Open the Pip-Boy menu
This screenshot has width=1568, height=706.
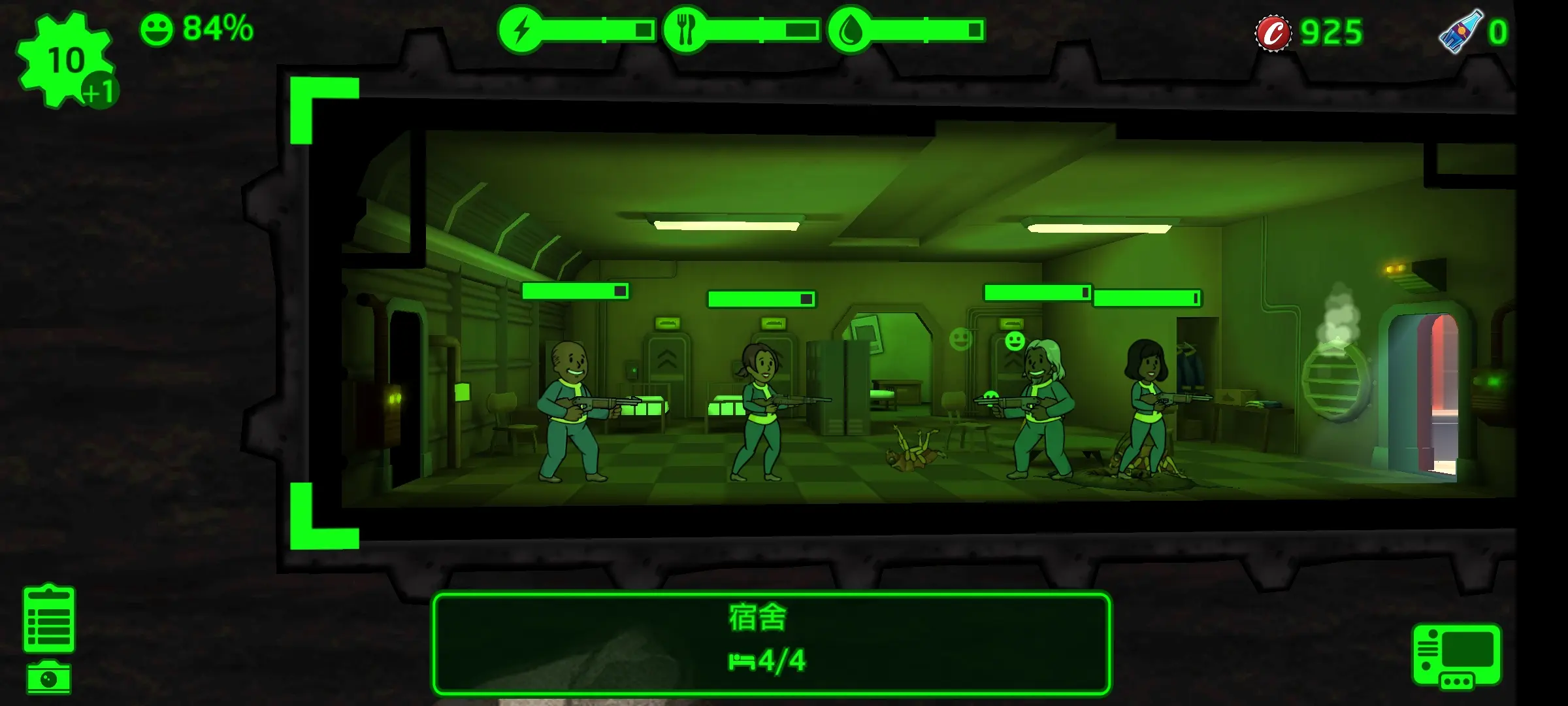pos(1456,656)
